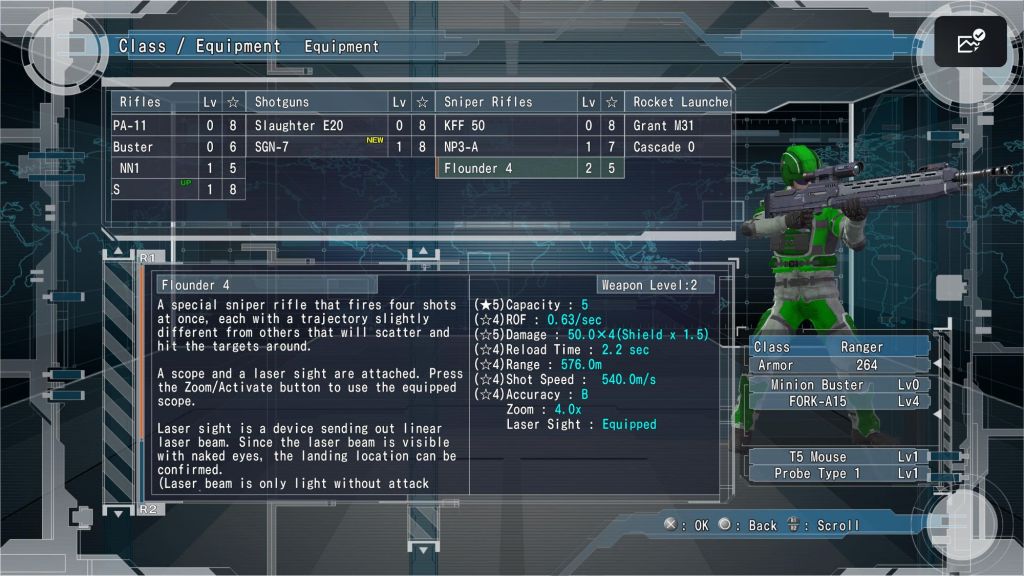Screen dimensions: 1024x576
Task: Select the new SGN-7 shotgun
Action: point(316,147)
